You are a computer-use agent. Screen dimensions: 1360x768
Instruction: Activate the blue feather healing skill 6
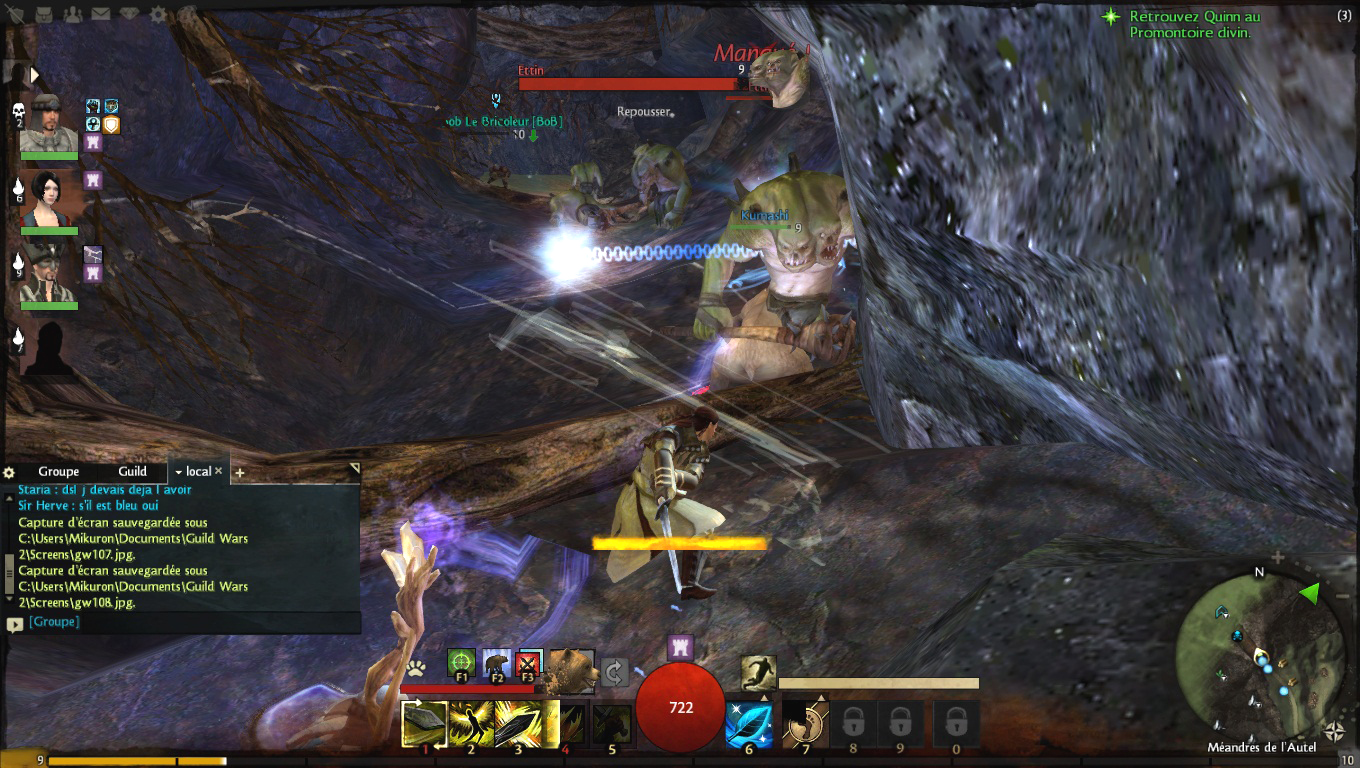[749, 725]
